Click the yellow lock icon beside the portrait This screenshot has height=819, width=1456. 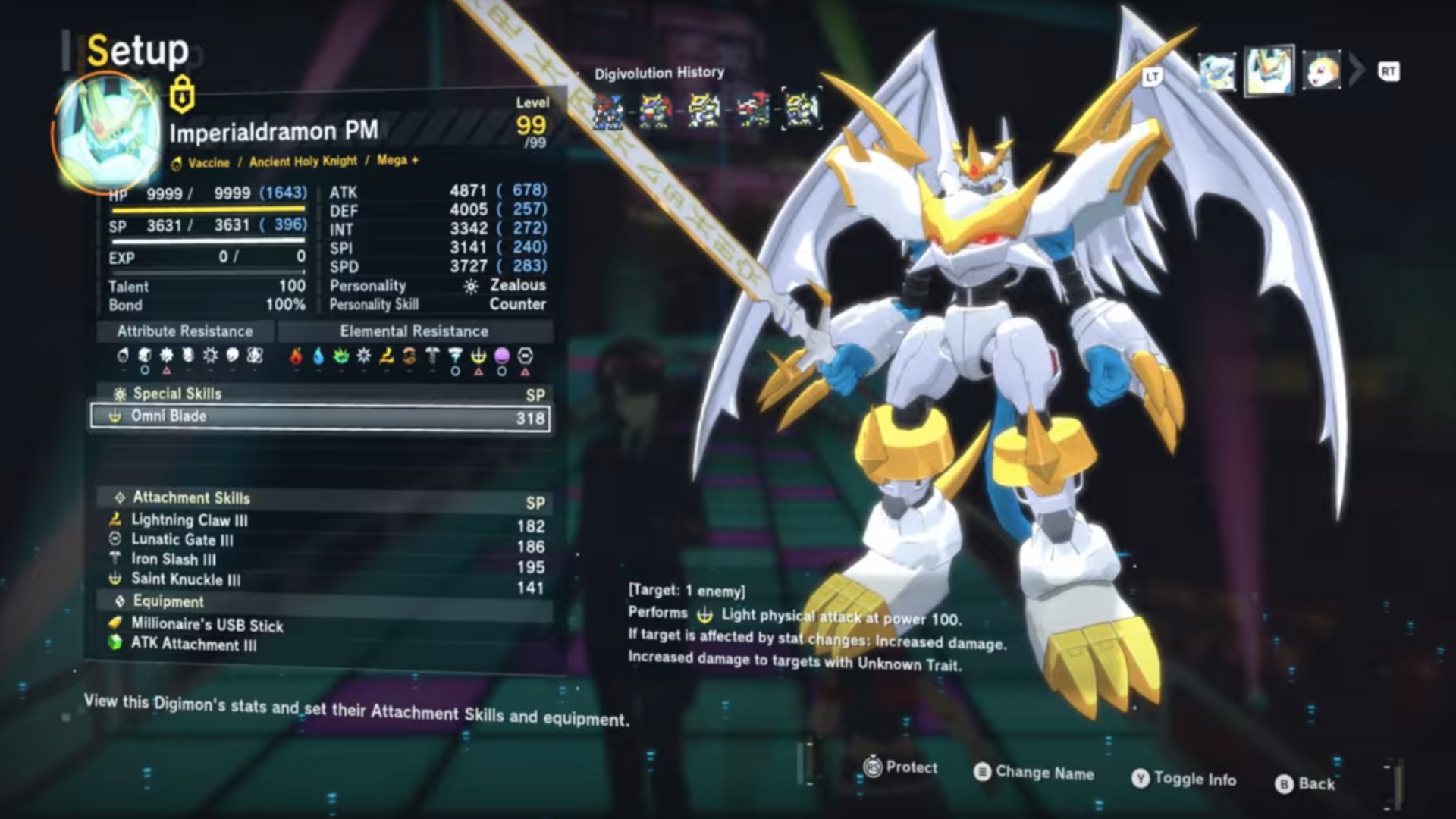coord(182,95)
